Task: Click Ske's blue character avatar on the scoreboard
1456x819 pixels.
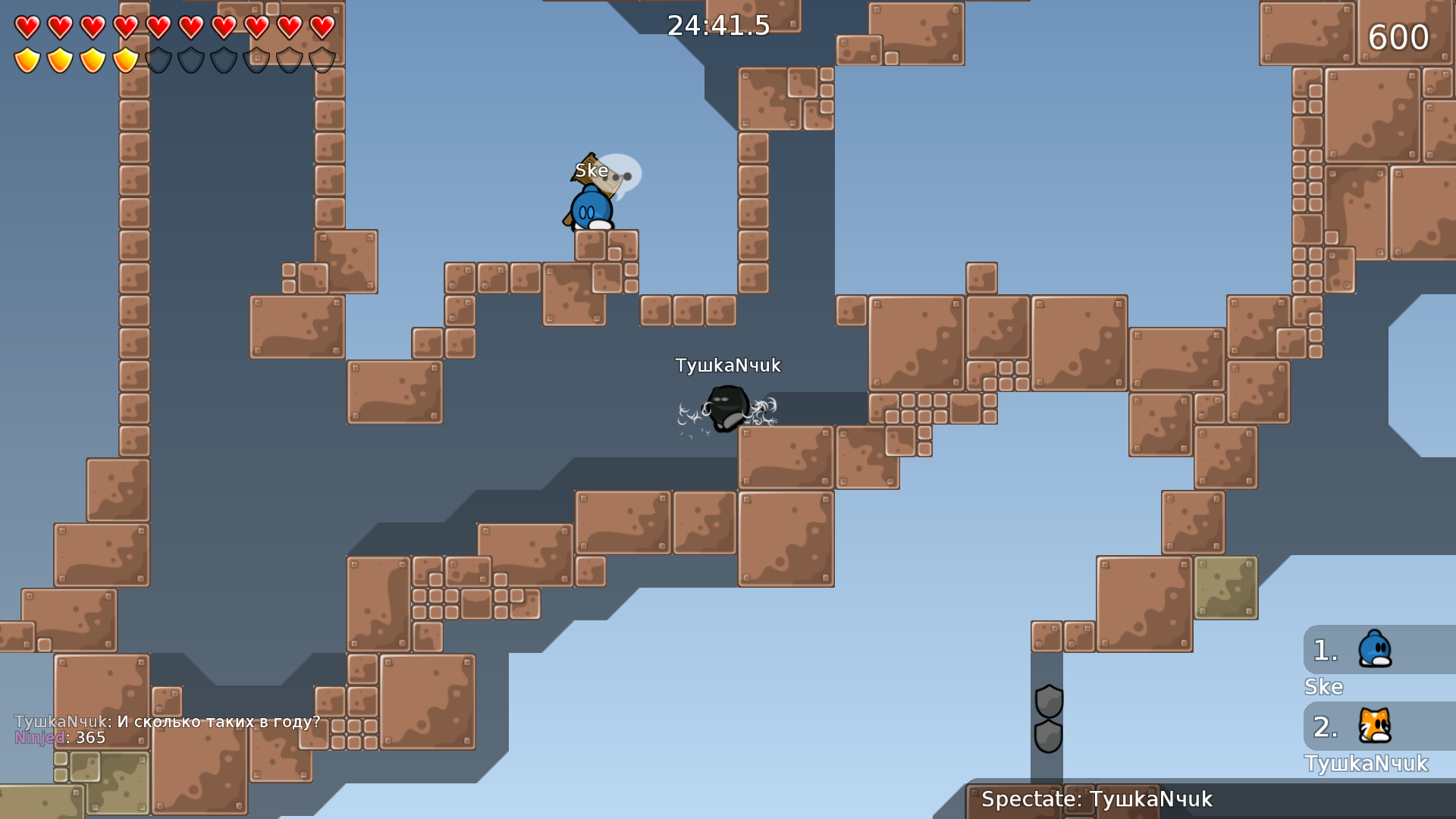Action: pyautogui.click(x=1376, y=648)
